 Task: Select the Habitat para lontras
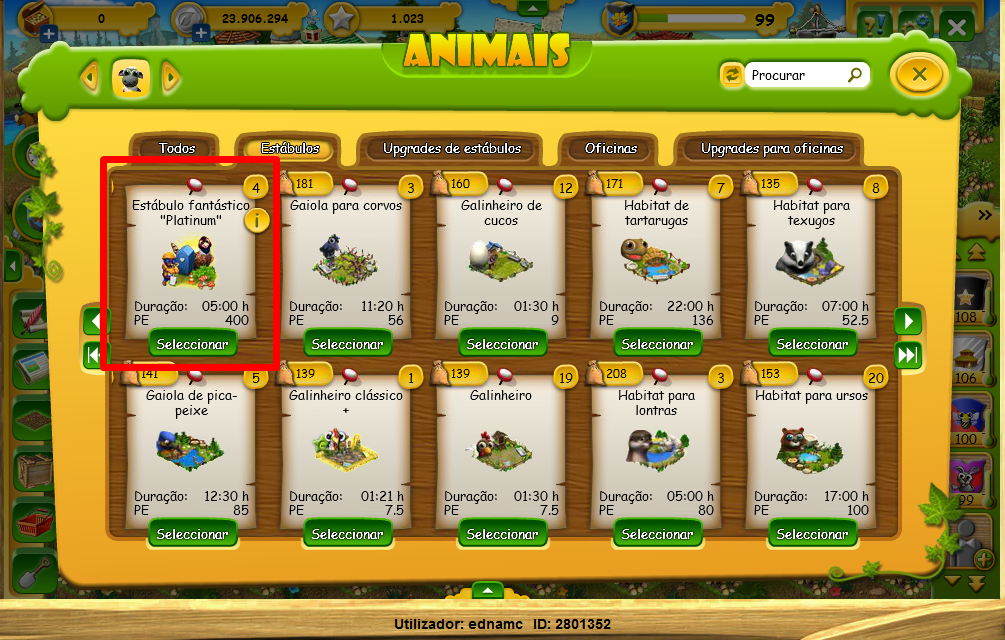(658, 534)
